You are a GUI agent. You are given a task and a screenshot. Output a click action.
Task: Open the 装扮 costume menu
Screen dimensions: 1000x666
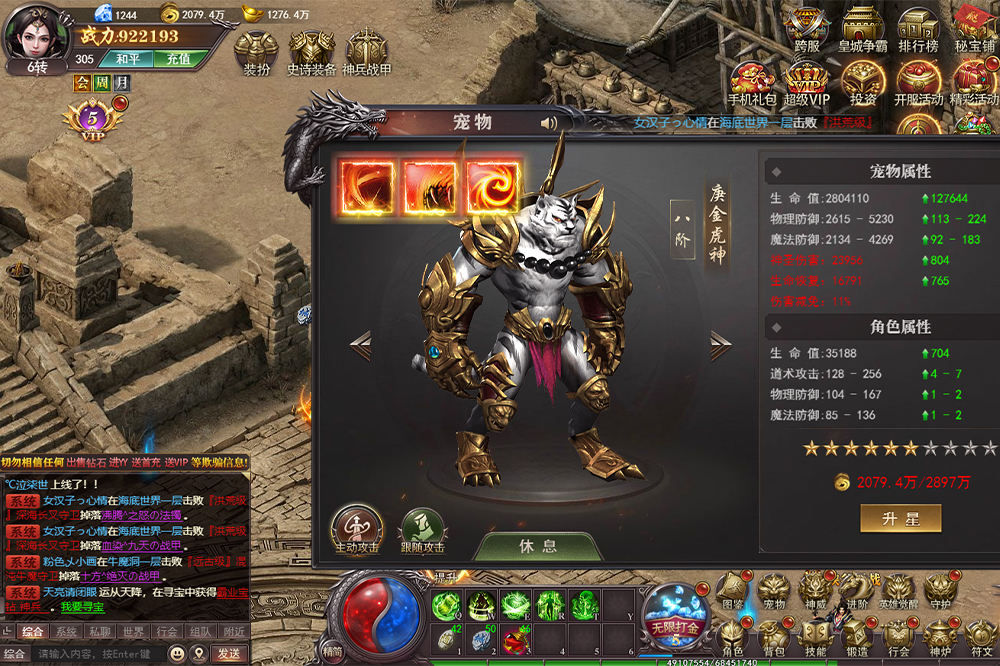257,52
